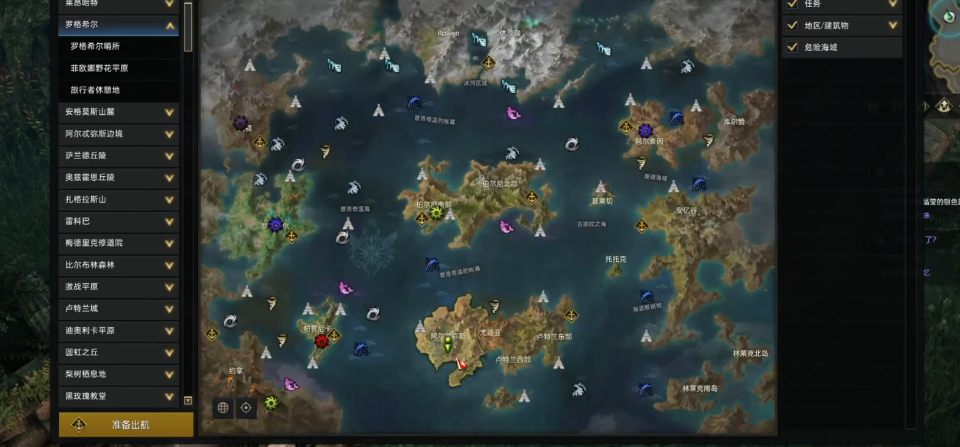The width and height of the screenshot is (960, 447).
Task: Select the 托托克 island on the map
Action: coord(615,259)
